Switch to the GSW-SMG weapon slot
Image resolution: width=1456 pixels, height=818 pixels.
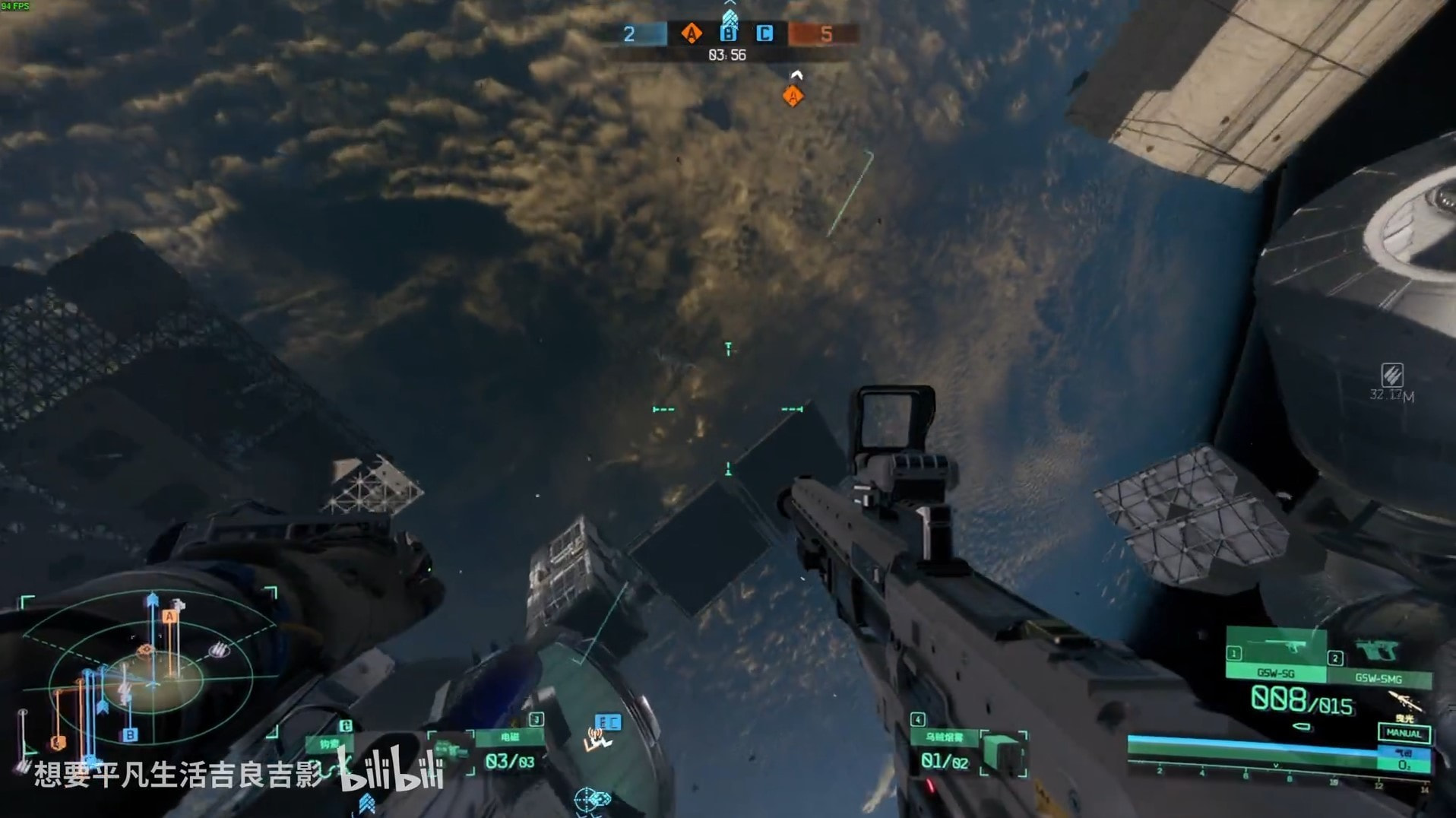[1378, 660]
